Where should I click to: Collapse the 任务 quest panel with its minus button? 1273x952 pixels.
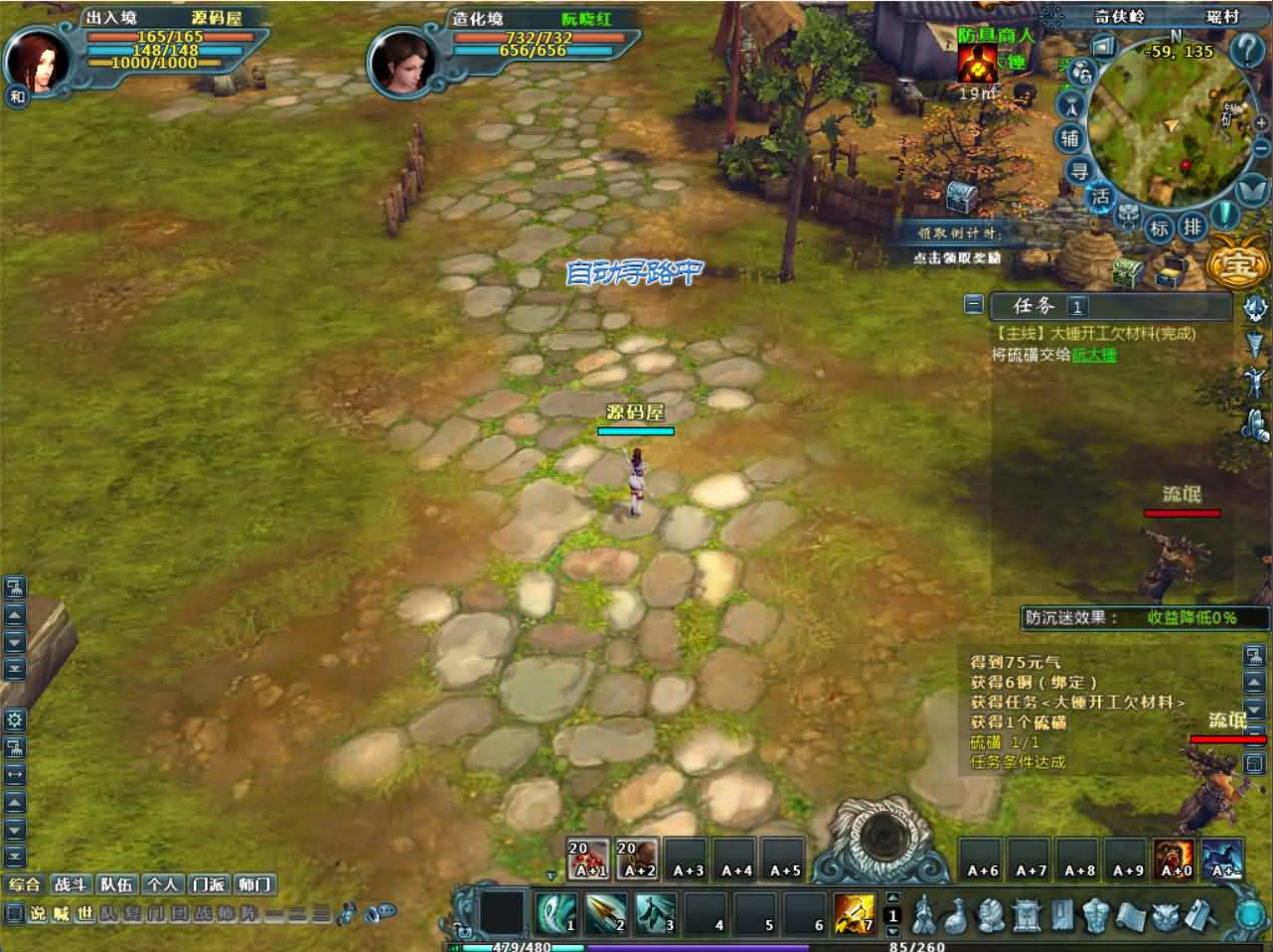(x=974, y=304)
